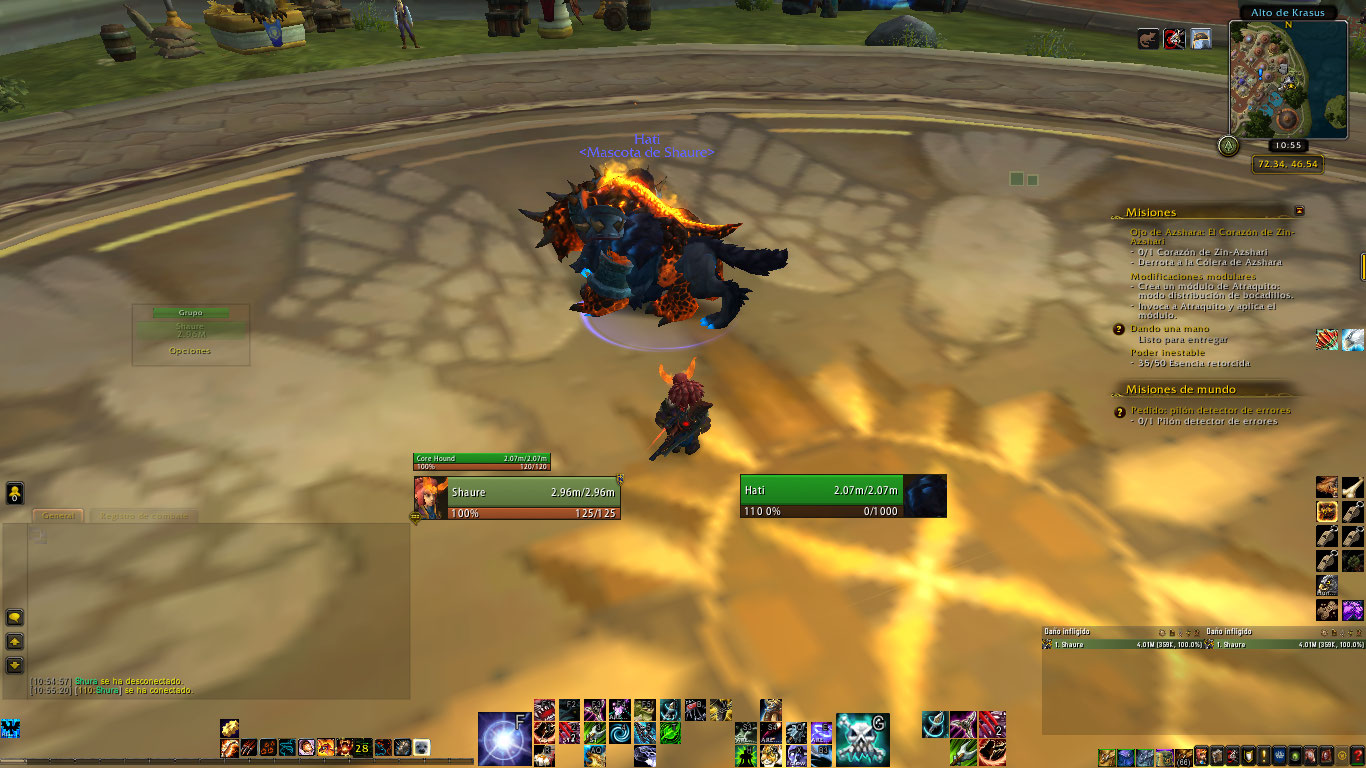Viewport: 1366px width, 768px height.
Task: Activate the large teal skull ability
Action: click(862, 739)
